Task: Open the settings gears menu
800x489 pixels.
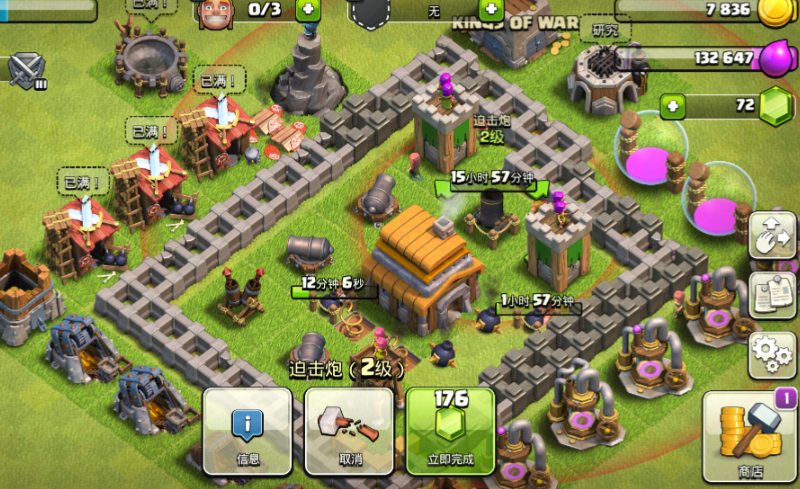Action: [x=771, y=354]
